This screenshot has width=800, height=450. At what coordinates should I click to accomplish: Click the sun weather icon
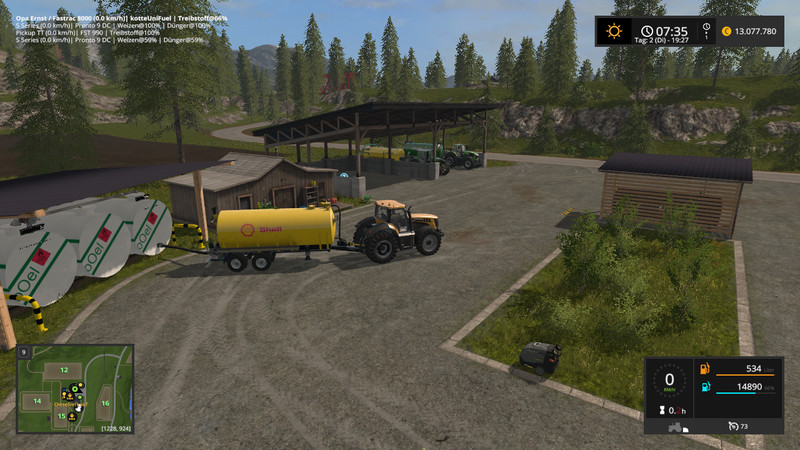coord(610,31)
